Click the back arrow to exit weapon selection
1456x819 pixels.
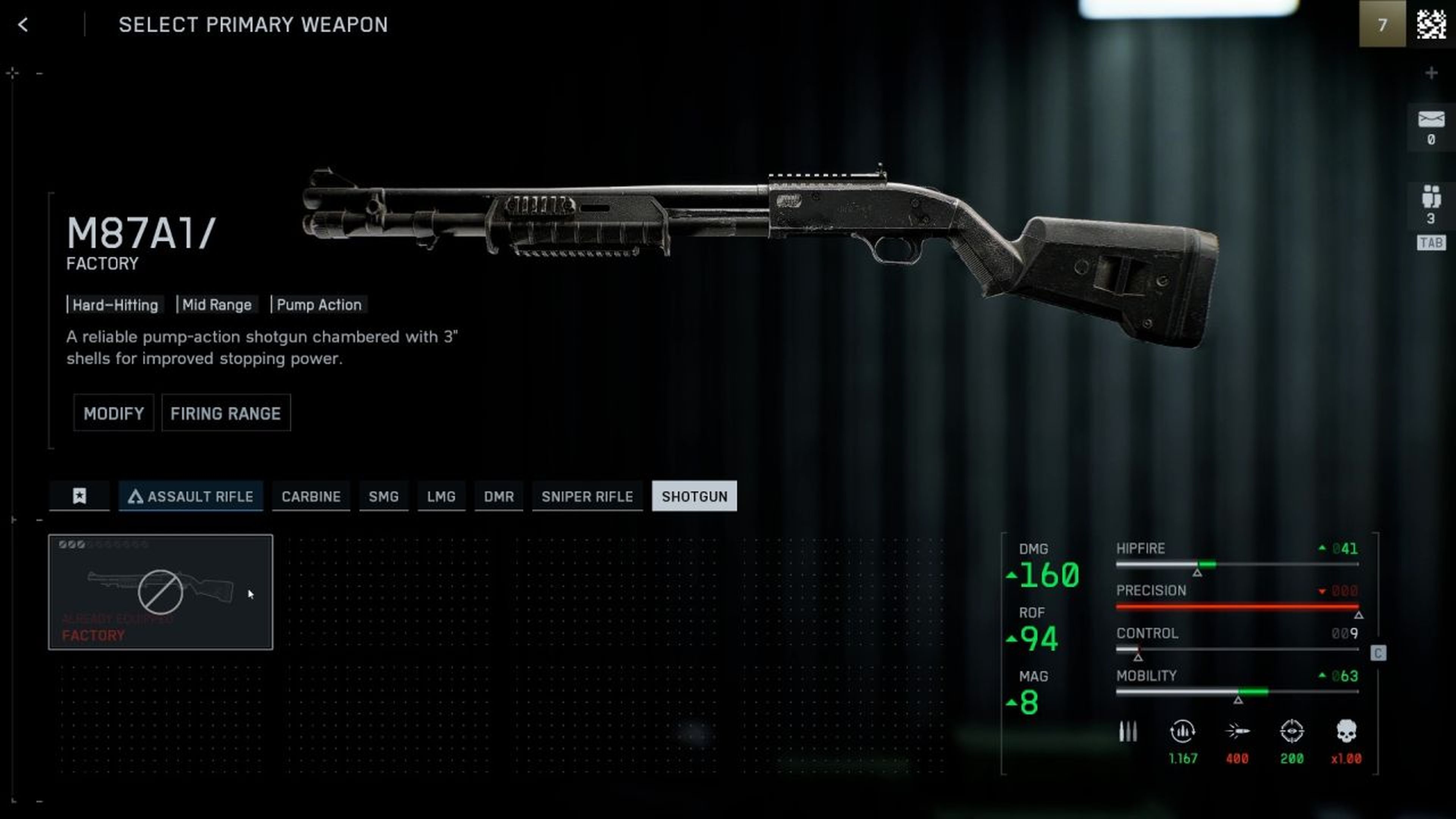(x=23, y=25)
